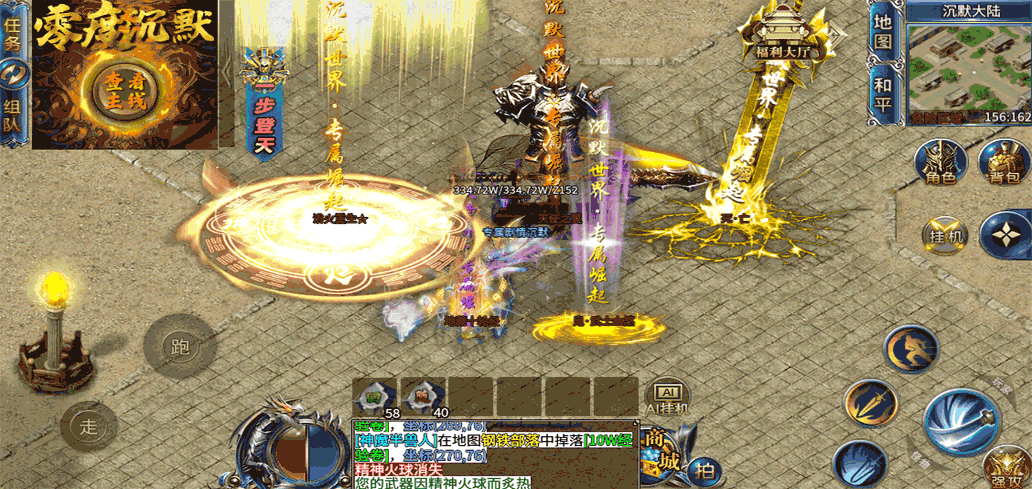Open the 角色 character sheet
The width and height of the screenshot is (1032, 489).
click(x=940, y=162)
